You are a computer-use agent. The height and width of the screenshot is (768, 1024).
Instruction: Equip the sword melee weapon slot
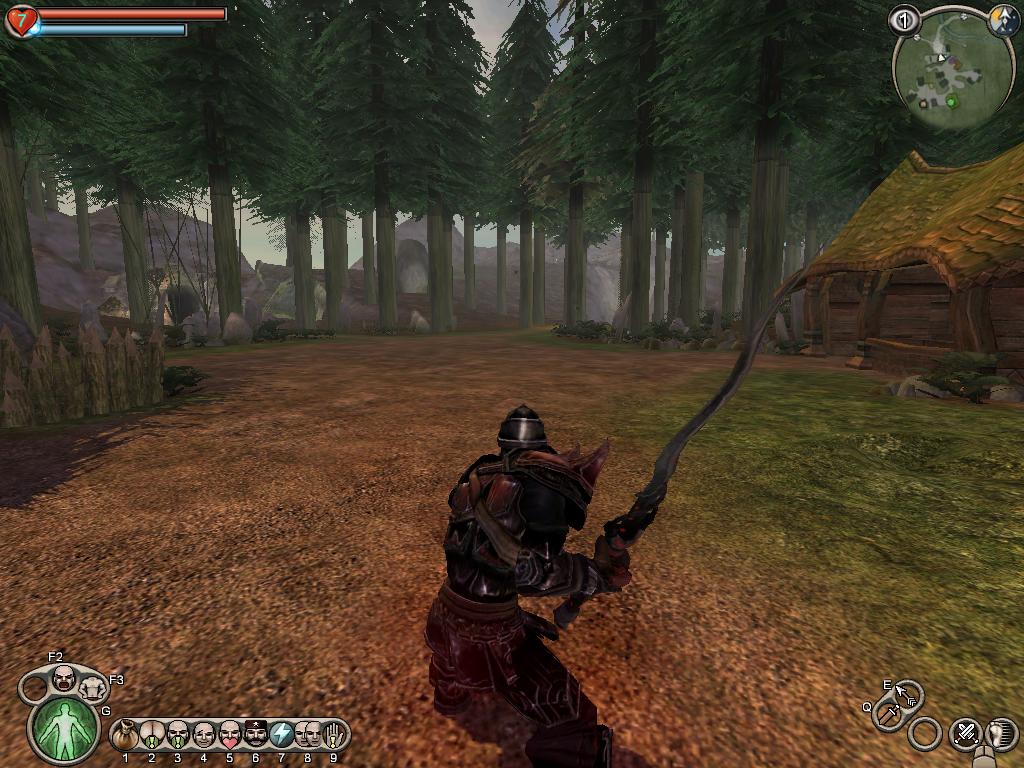pyautogui.click(x=888, y=714)
